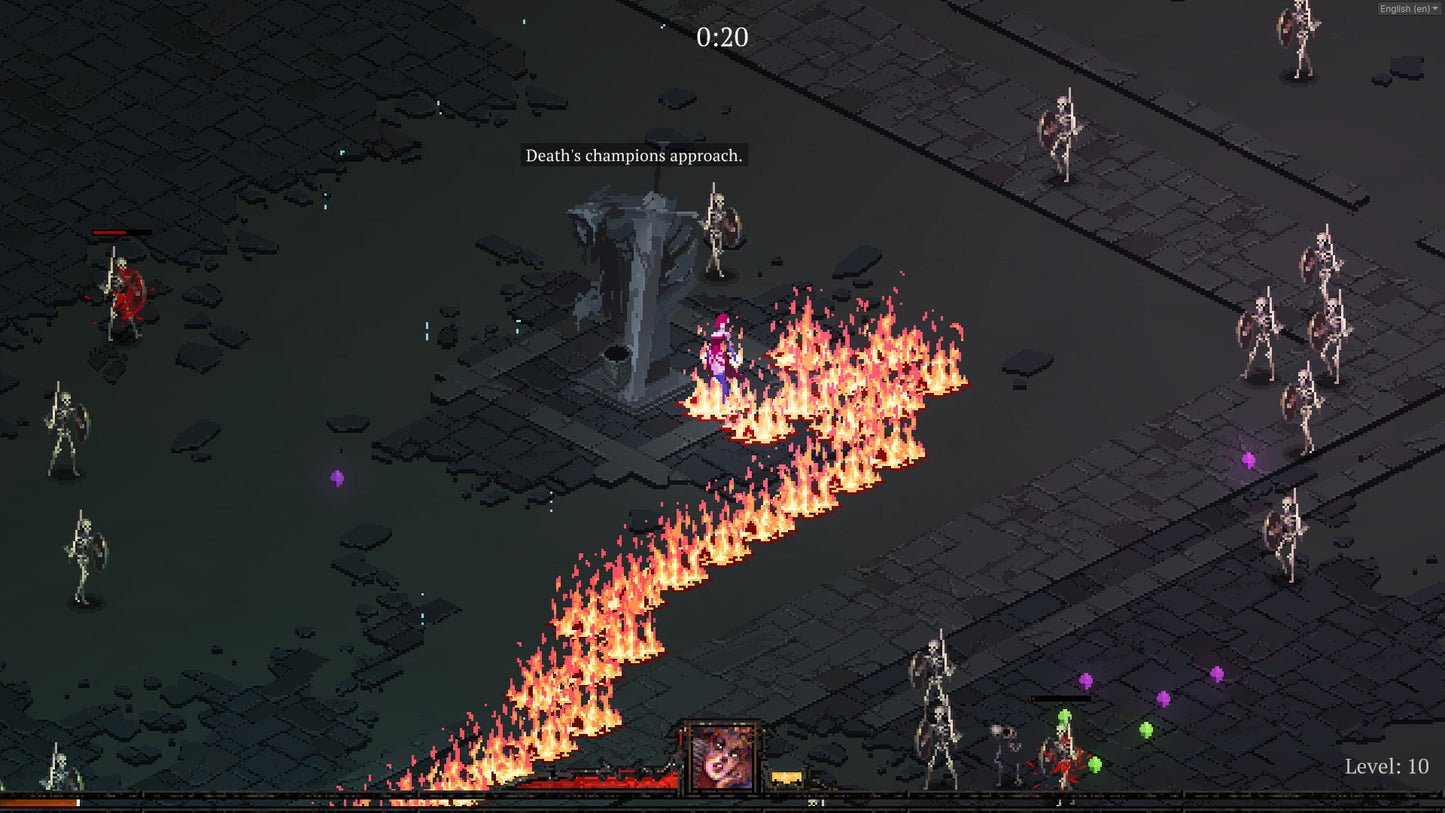The width and height of the screenshot is (1445, 813).
Task: Click the Level: 10 indicator
Action: (1384, 768)
